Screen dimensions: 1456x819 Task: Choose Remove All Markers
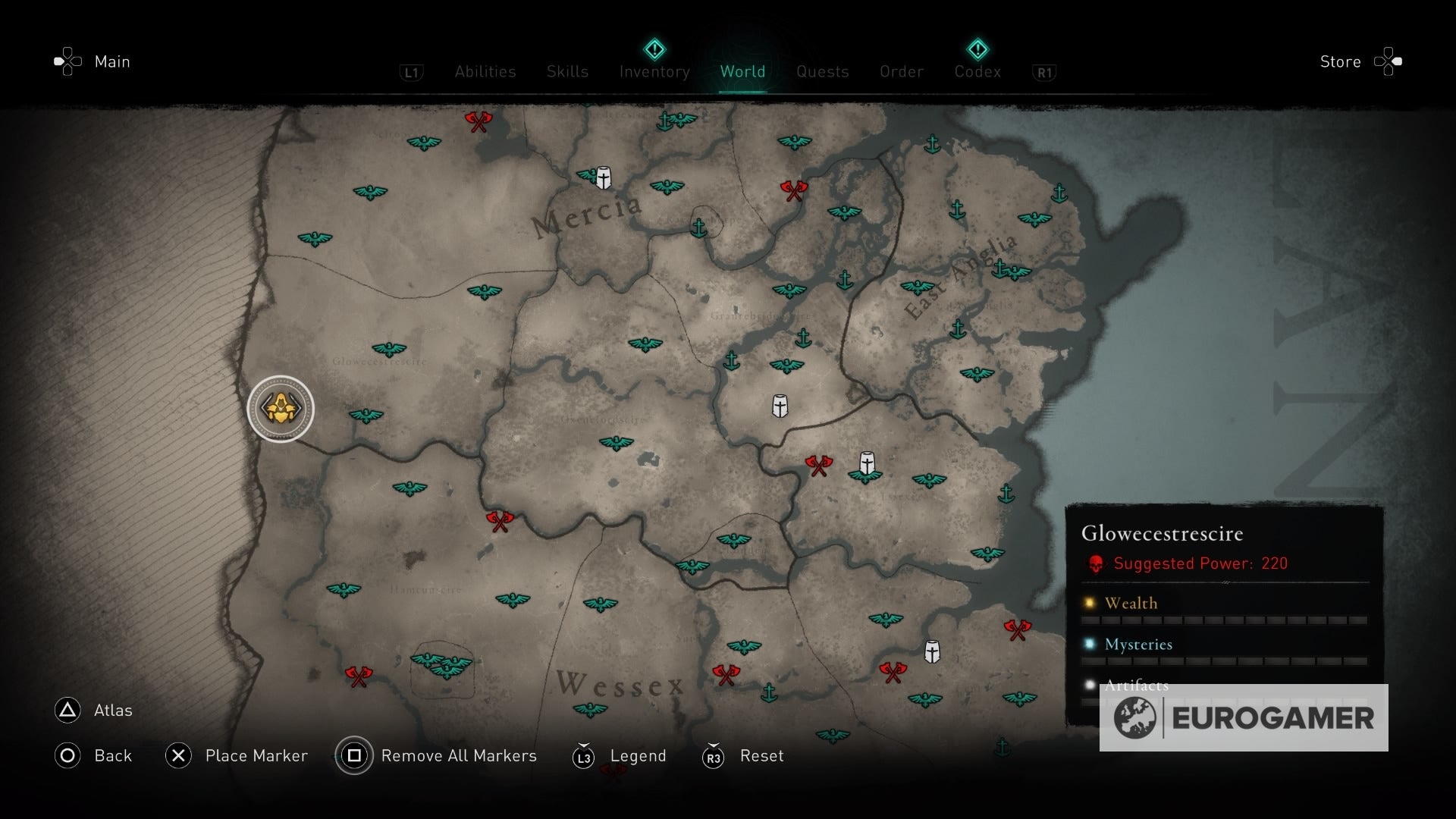click(458, 756)
